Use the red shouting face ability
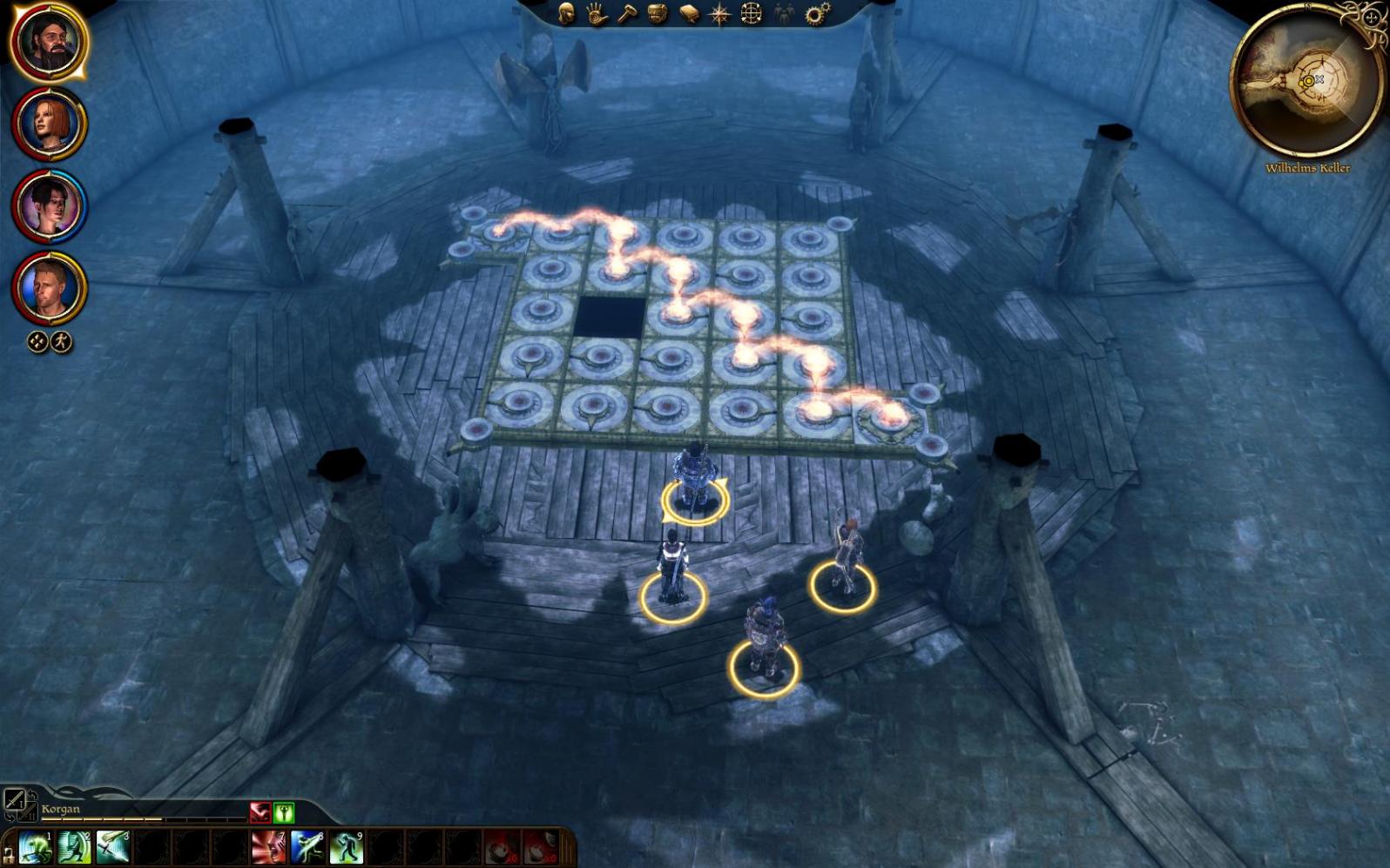The image size is (1390, 868). [268, 847]
